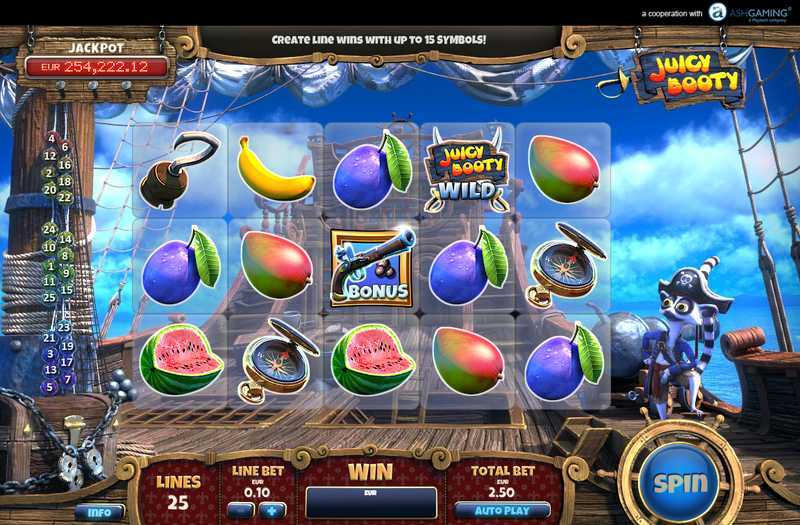
Task: Select payline number 24 marker
Action: tap(49, 229)
